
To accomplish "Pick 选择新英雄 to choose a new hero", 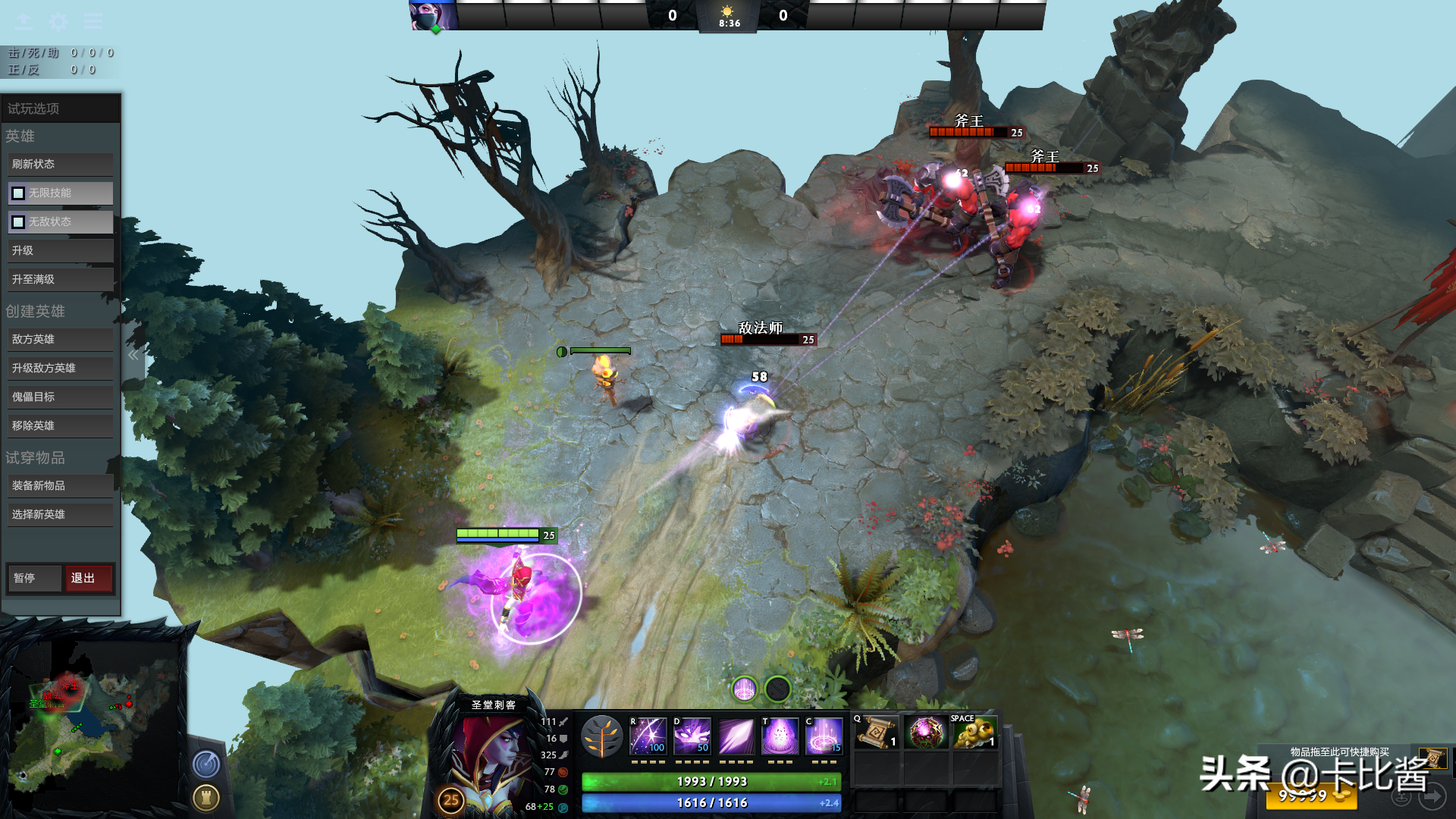I will (61, 514).
